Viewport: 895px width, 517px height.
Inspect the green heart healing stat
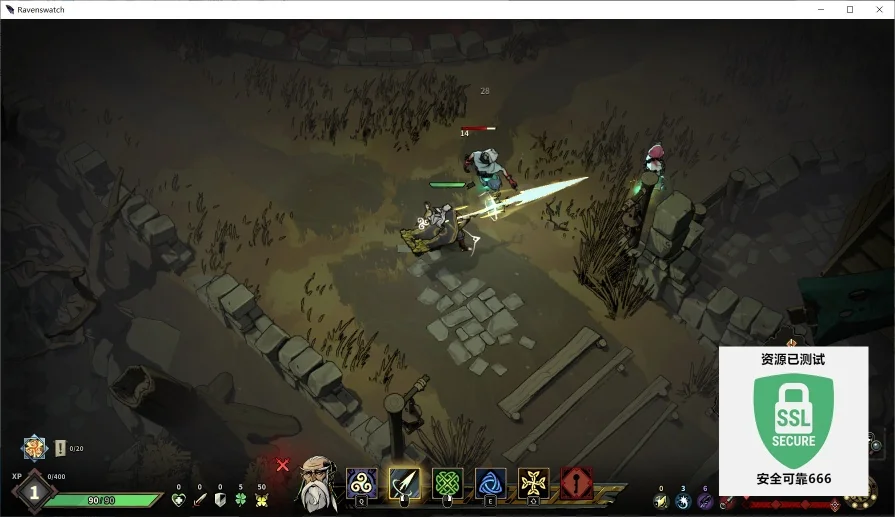[x=179, y=499]
